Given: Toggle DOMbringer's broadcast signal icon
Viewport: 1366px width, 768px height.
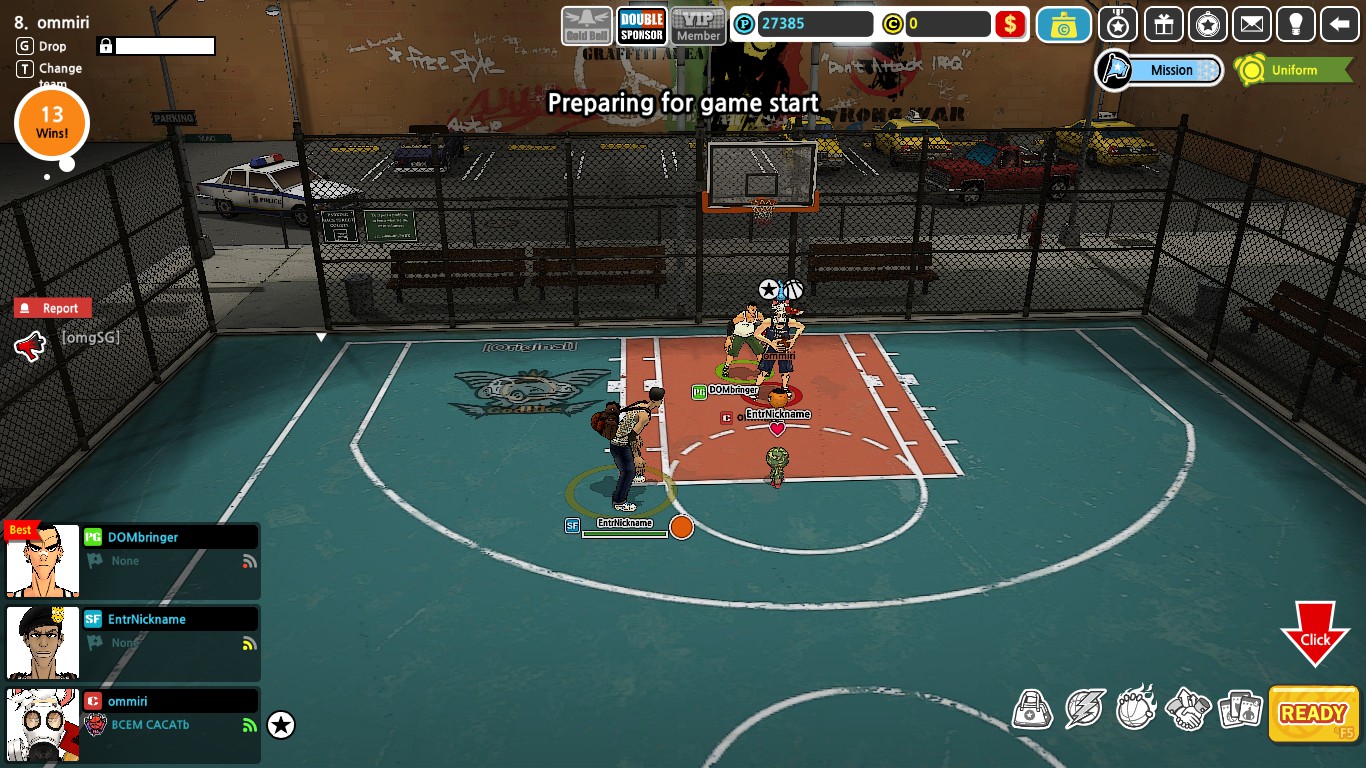Looking at the screenshot, I should (247, 561).
